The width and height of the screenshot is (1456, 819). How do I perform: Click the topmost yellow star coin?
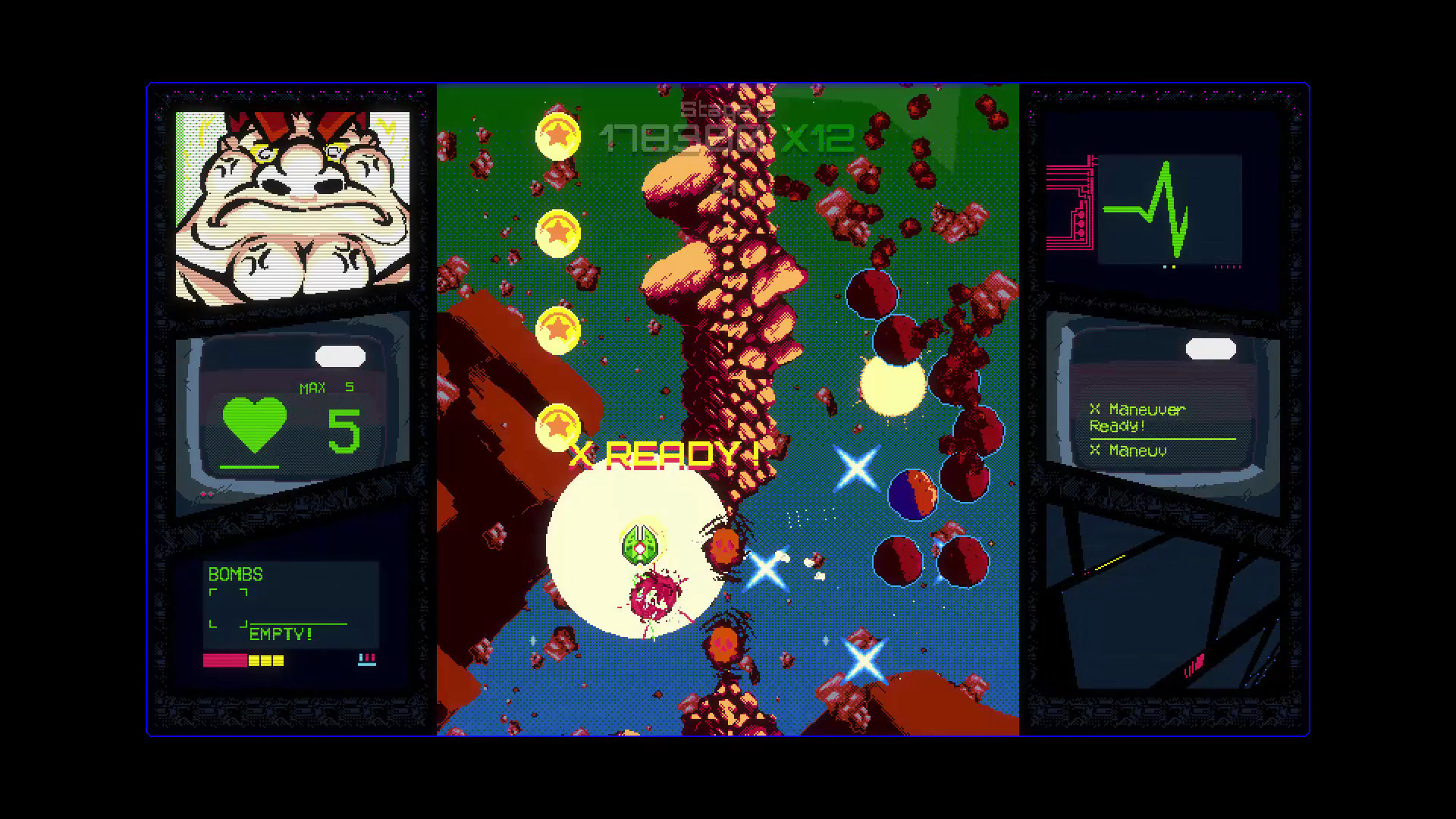pyautogui.click(x=560, y=136)
